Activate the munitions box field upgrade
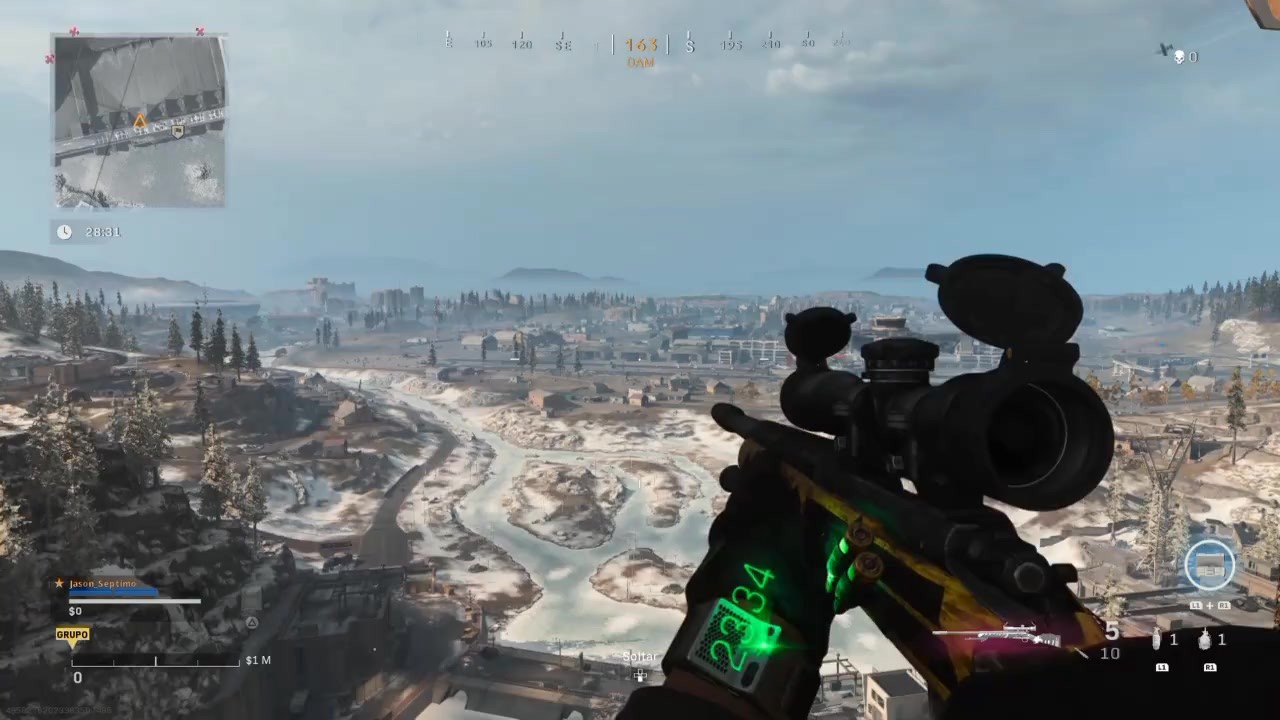Viewport: 1280px width, 720px height. click(1210, 565)
